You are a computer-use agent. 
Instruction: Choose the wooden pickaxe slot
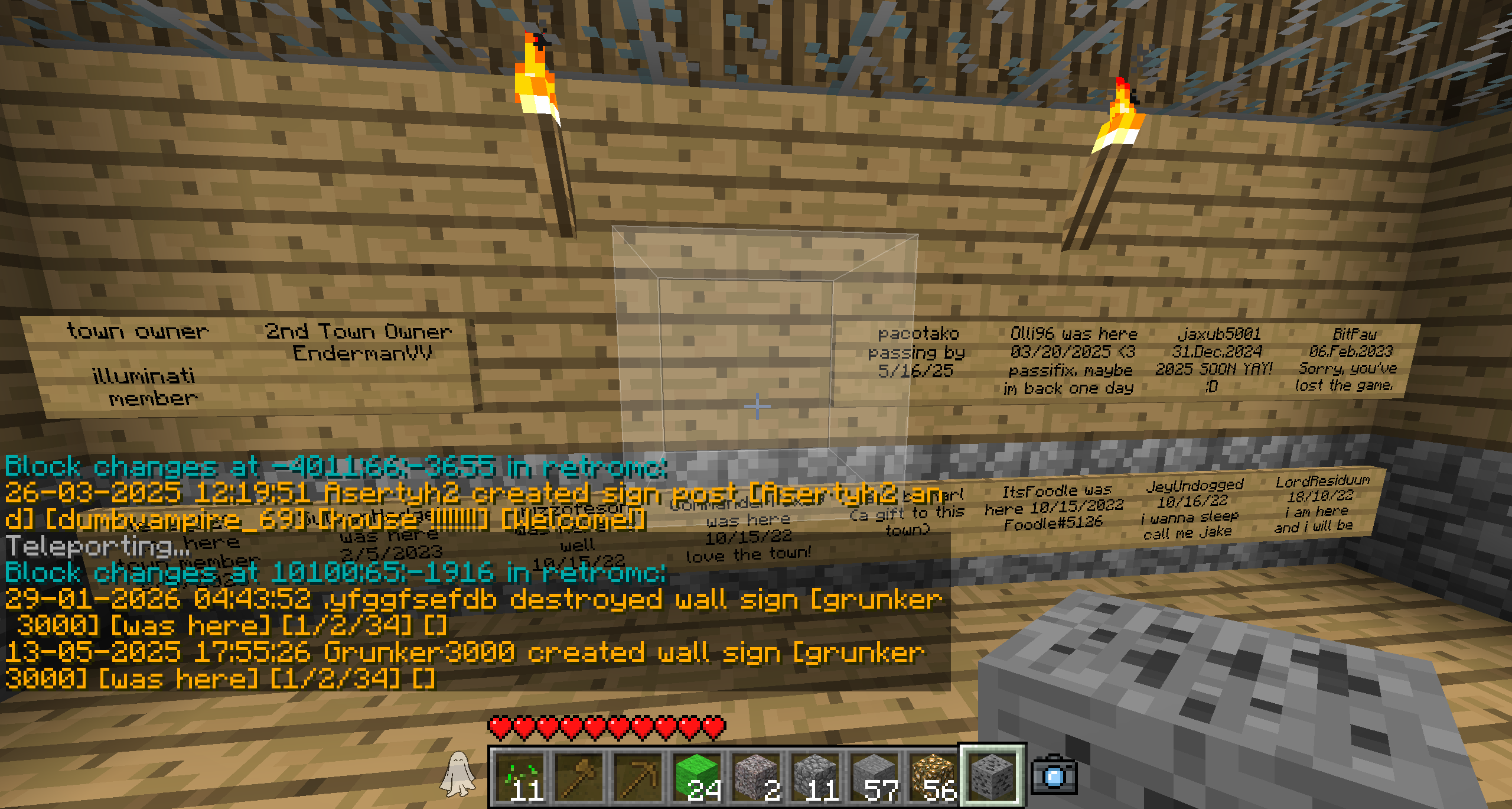(638, 776)
